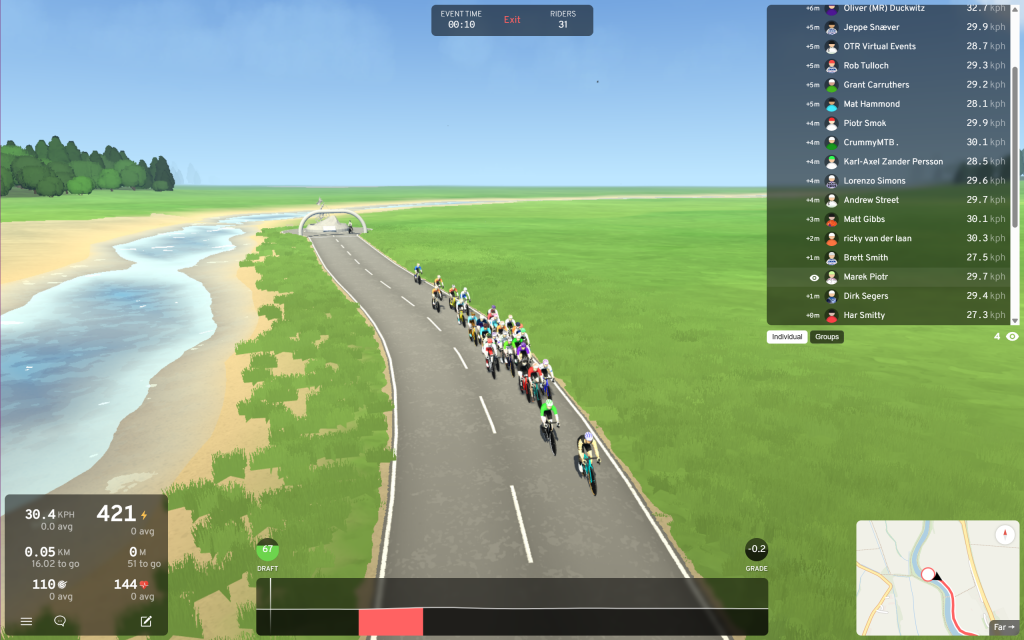Choose Matt Gibbs from the rider list
The image size is (1024, 640).
click(864, 219)
